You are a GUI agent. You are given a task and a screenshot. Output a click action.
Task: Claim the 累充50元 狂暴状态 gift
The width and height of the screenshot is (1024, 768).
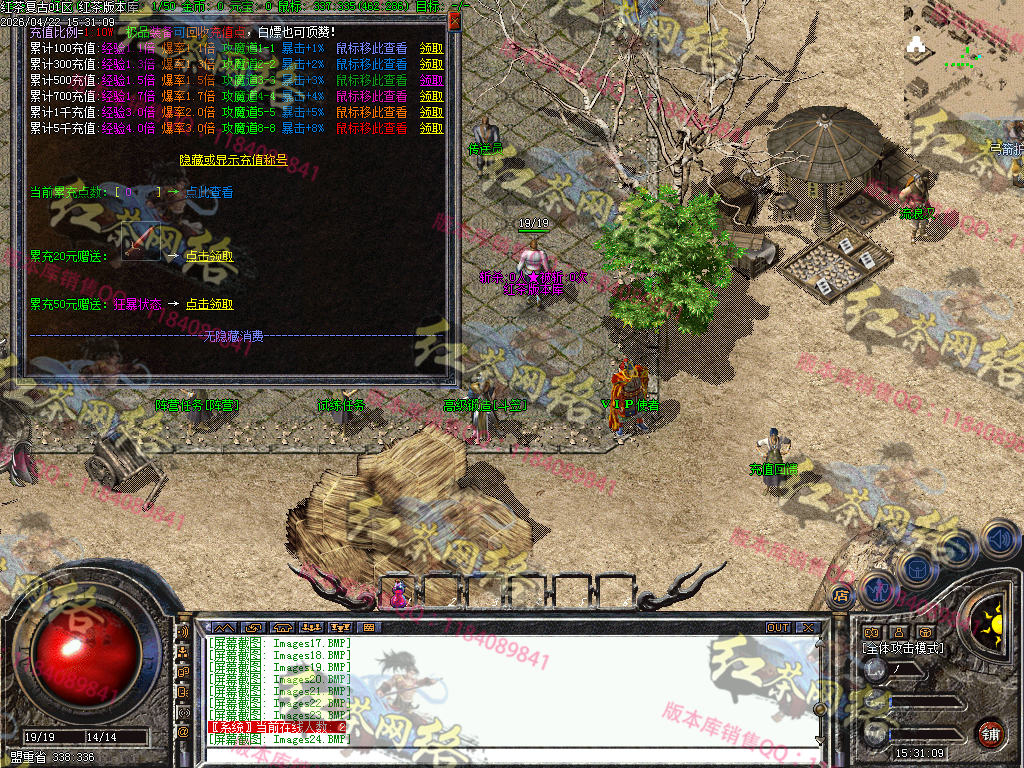point(209,304)
